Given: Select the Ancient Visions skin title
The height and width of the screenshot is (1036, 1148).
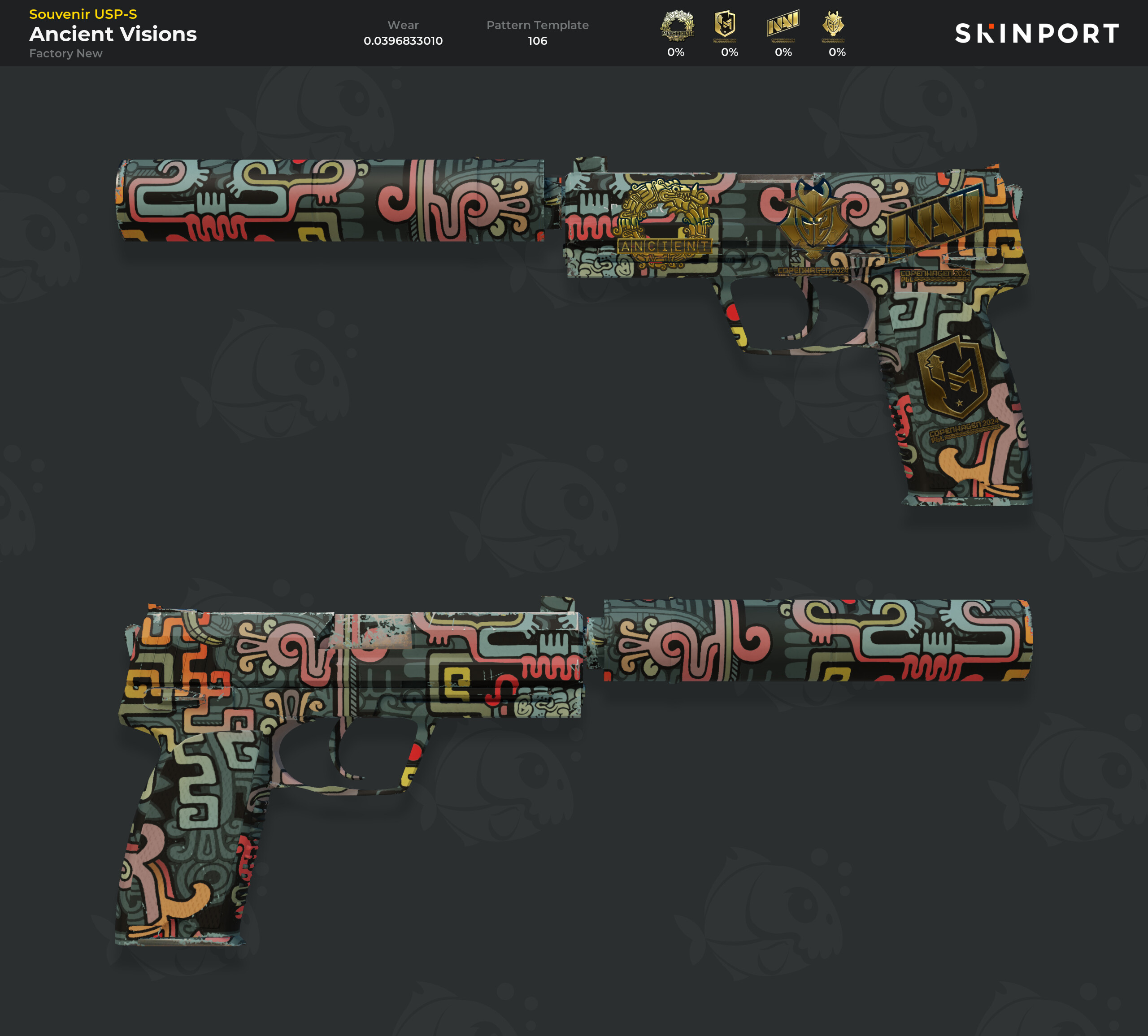Looking at the screenshot, I should pos(114,34).
